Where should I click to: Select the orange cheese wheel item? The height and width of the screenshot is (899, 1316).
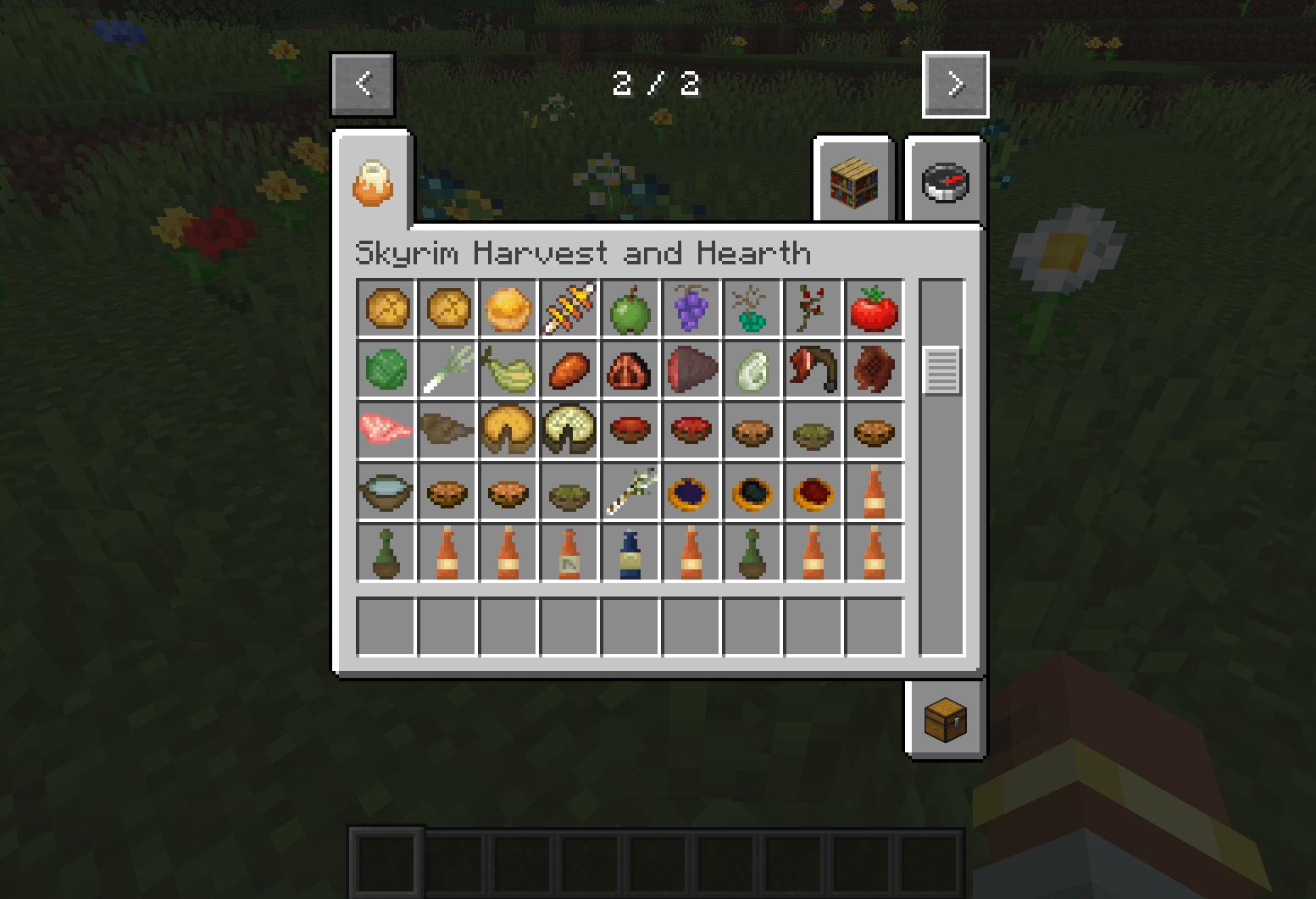[x=508, y=431]
